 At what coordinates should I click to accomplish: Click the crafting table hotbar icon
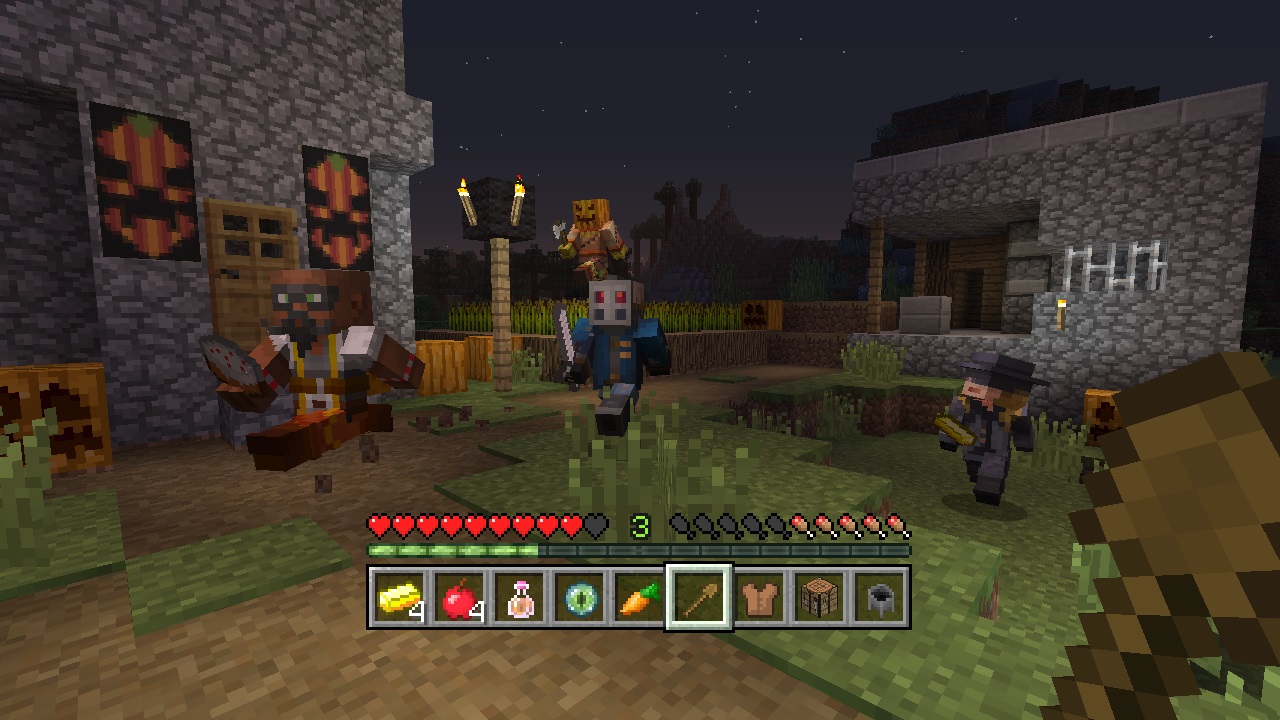click(820, 599)
